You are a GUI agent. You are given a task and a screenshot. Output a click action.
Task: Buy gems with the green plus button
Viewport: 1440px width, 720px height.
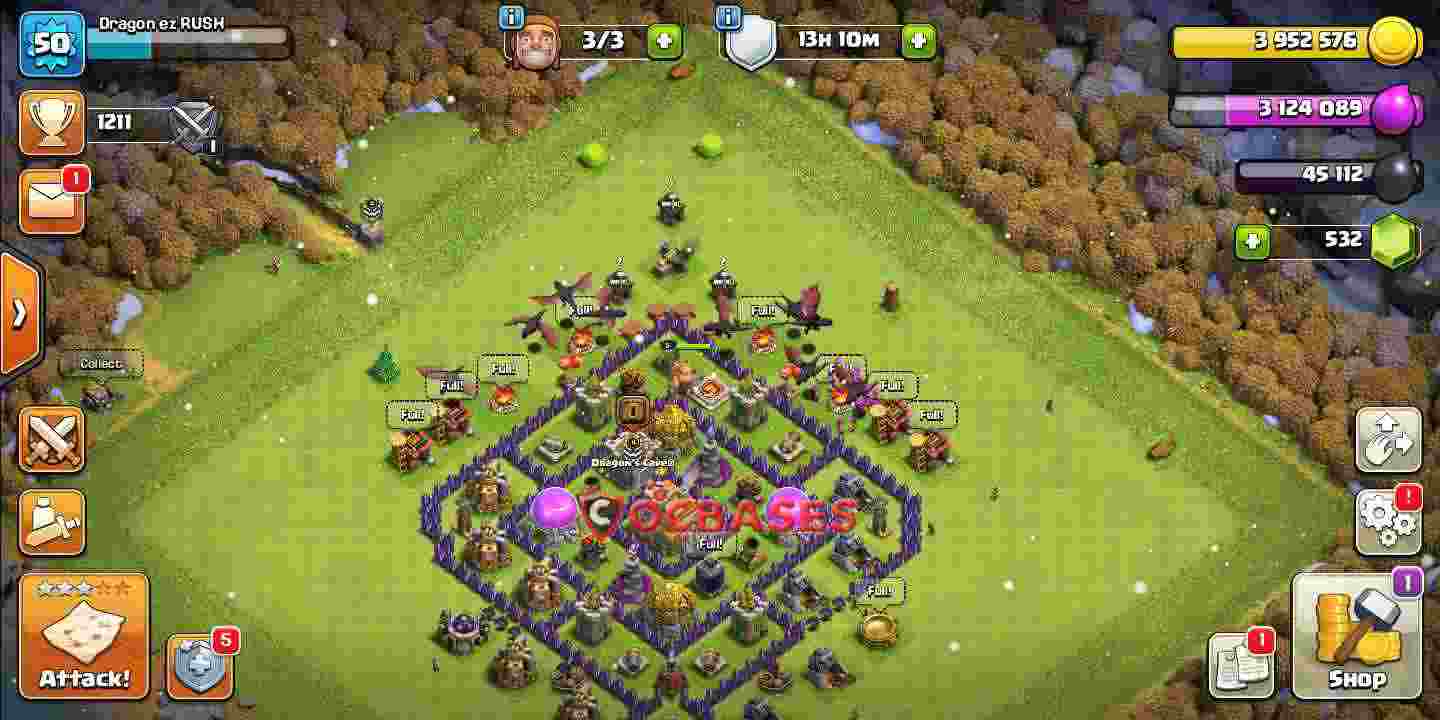1252,240
